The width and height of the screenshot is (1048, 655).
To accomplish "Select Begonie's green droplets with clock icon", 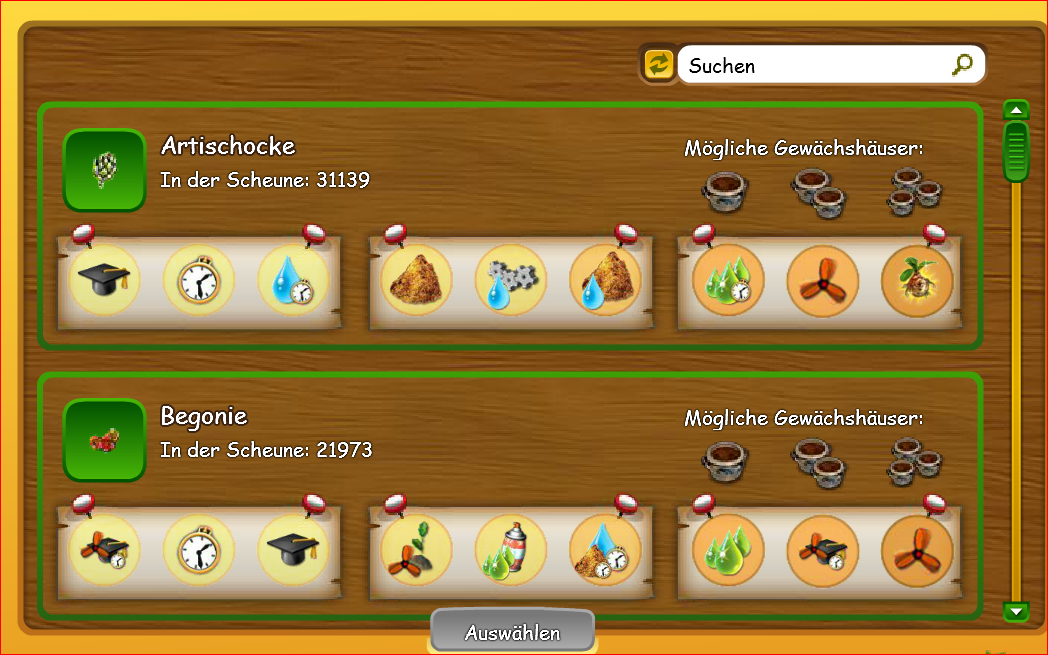I will click(x=728, y=550).
